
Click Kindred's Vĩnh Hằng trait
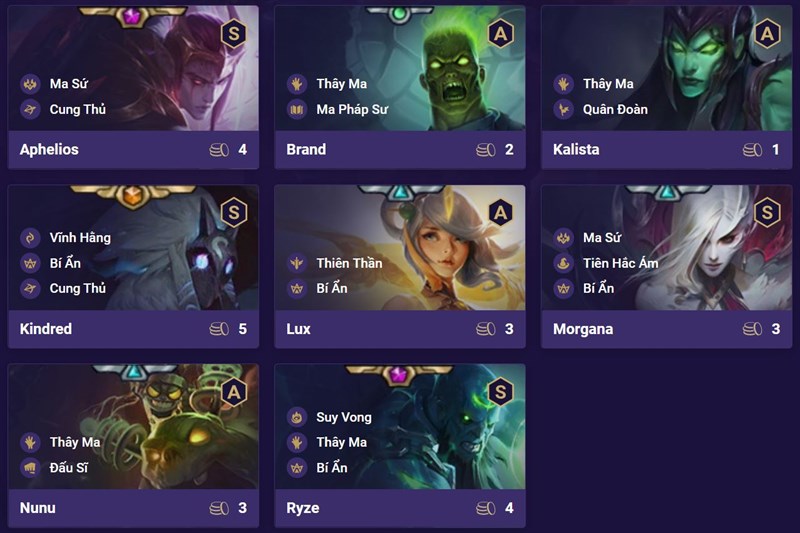pyautogui.click(x=80, y=238)
